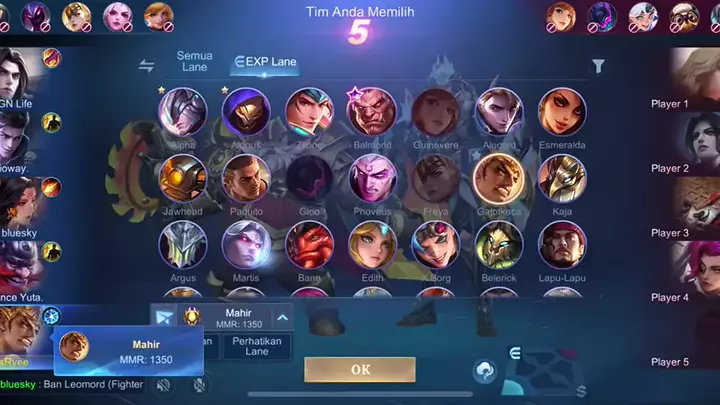The image size is (720, 405).
Task: Confirm the pick with the OK button
Action: [360, 369]
